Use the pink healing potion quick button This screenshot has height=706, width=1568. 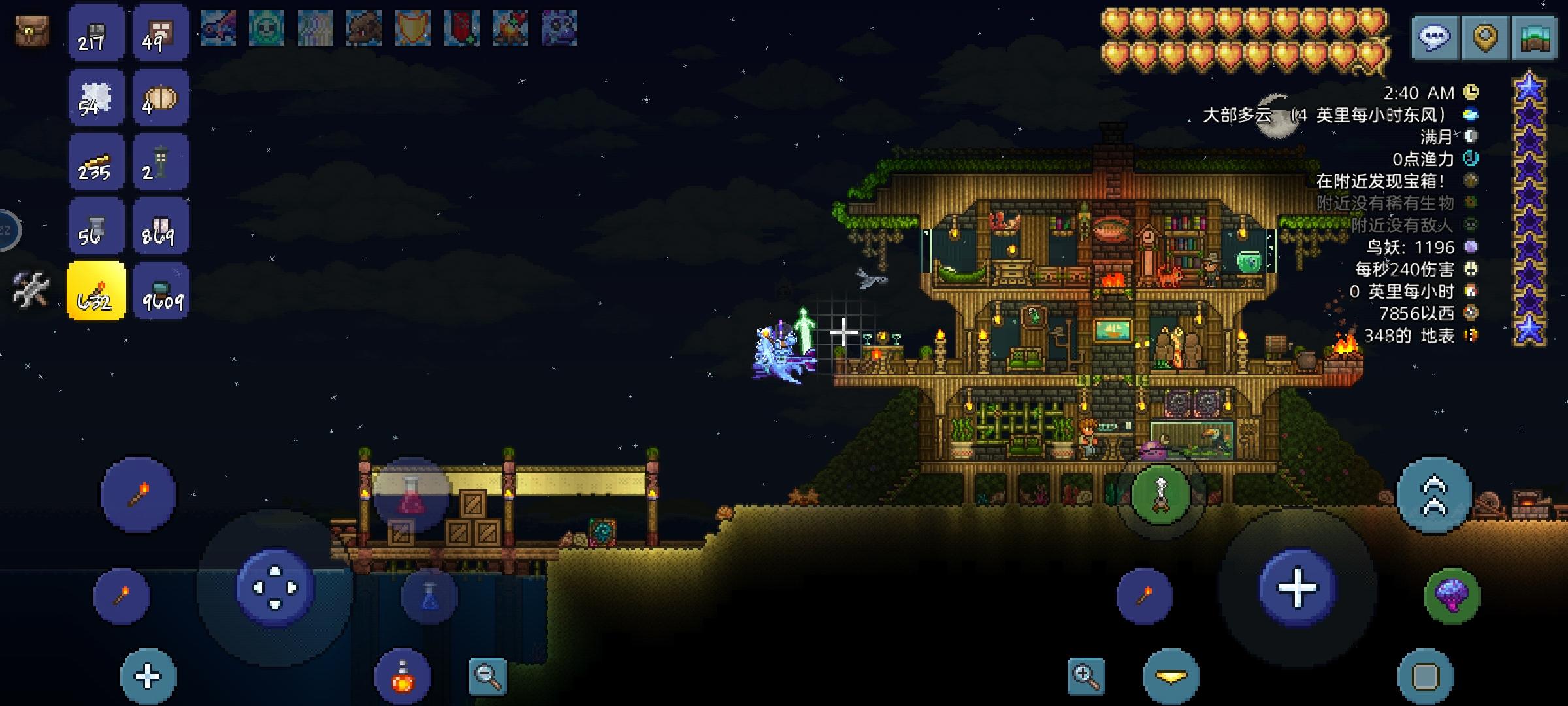pos(411,495)
